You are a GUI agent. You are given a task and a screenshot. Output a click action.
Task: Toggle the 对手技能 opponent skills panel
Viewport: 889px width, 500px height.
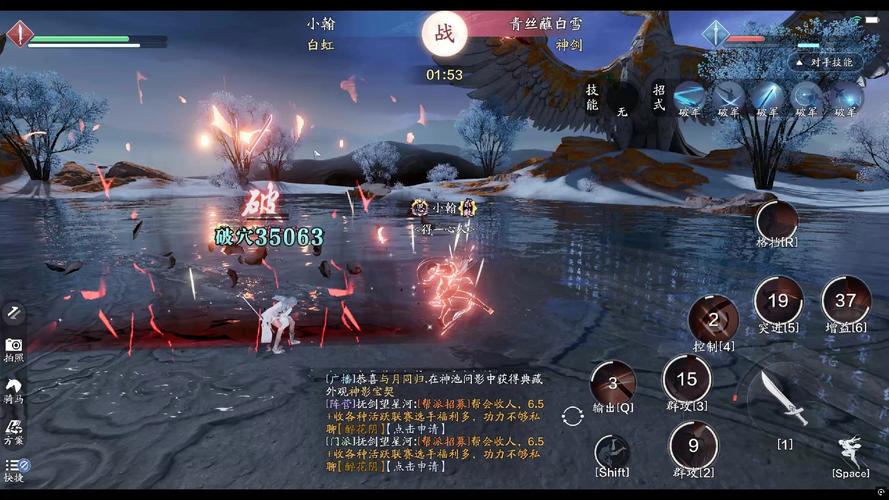[826, 62]
